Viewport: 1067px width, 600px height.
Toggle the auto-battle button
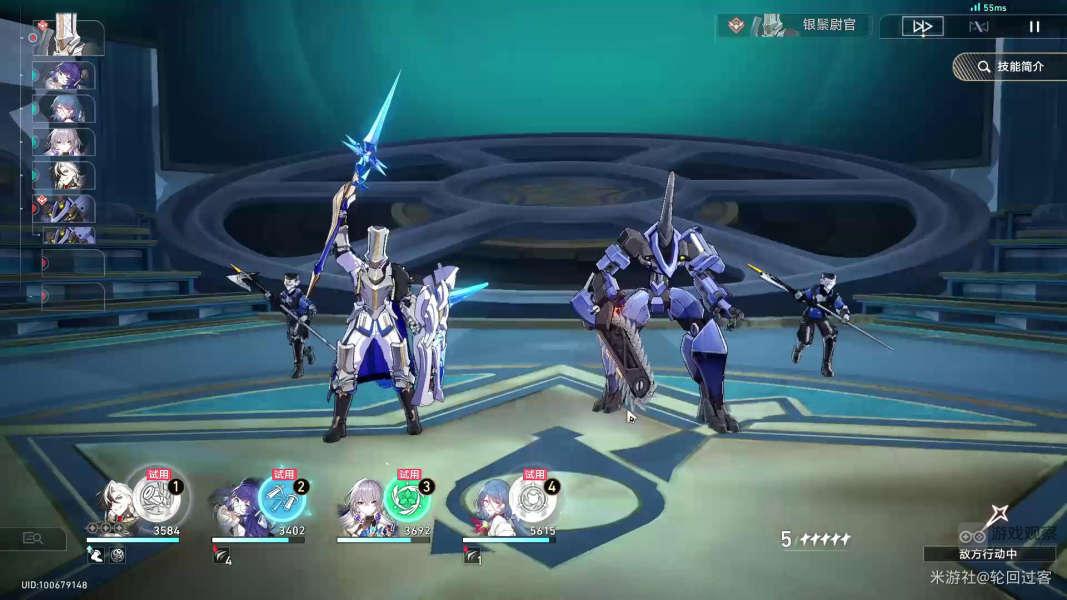[x=978, y=27]
